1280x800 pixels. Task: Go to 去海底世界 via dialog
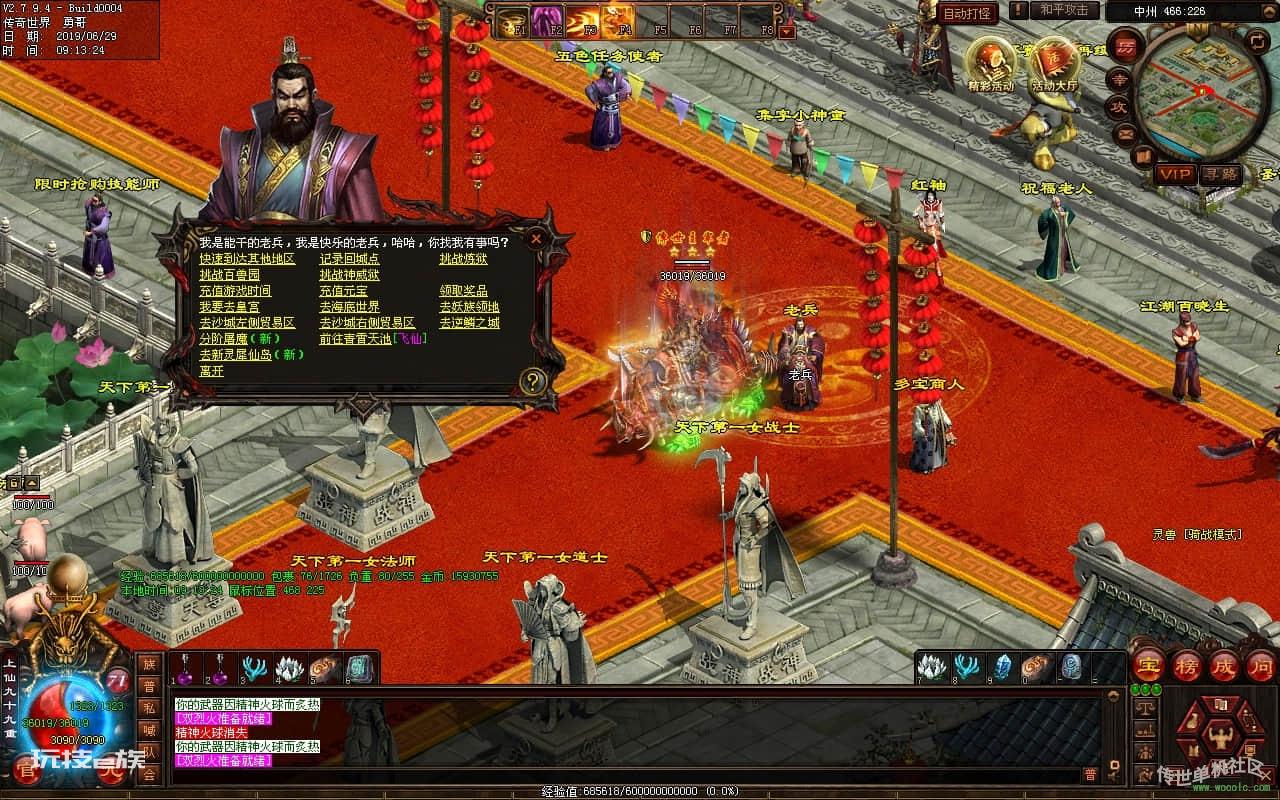[349, 307]
